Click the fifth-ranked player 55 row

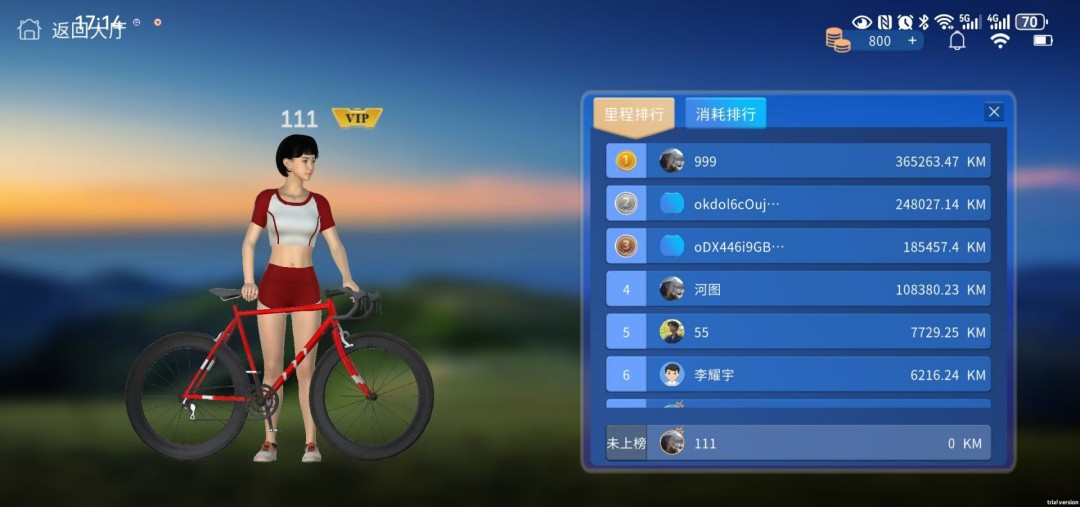tap(798, 332)
